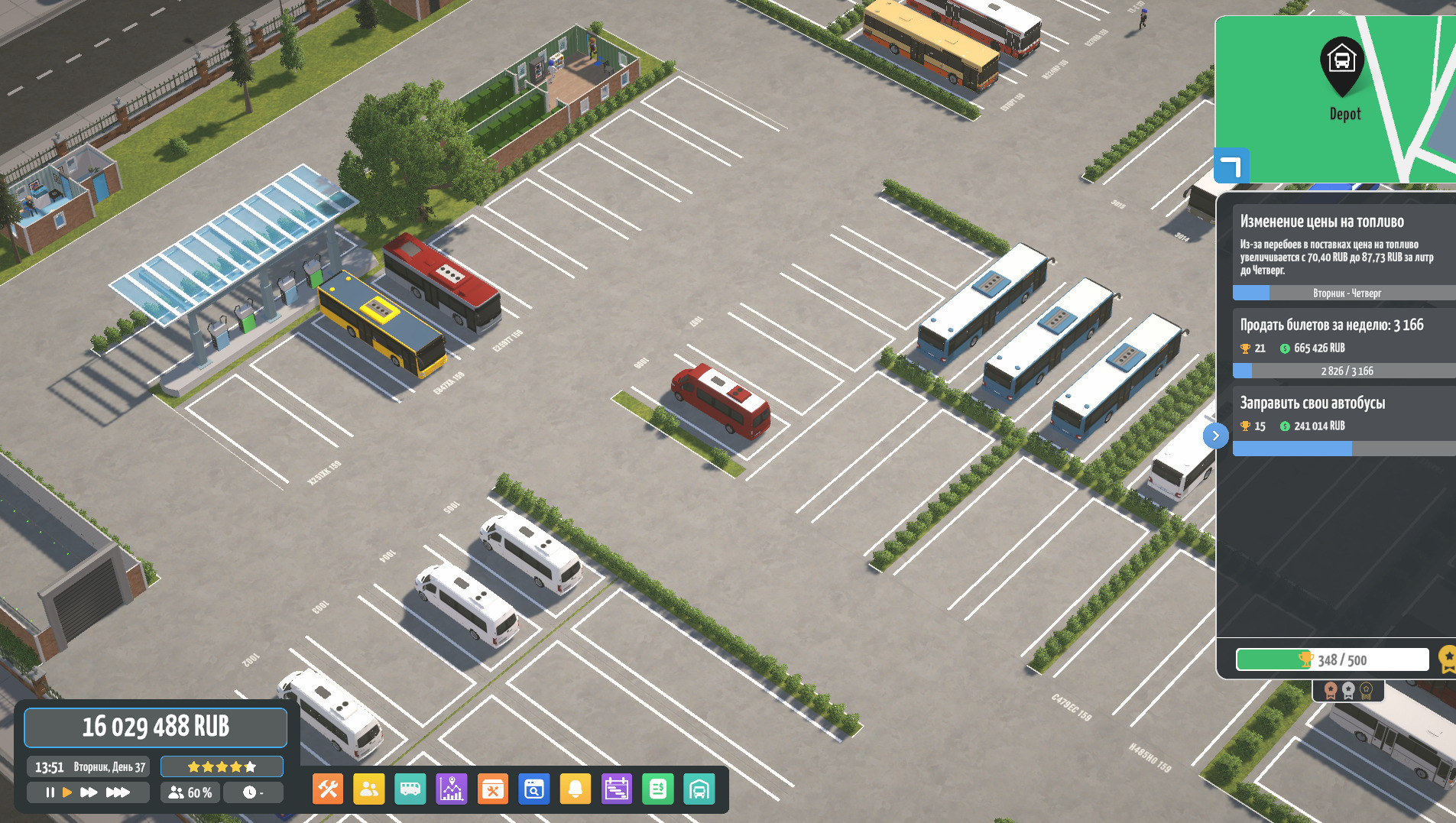Screen dimensions: 1456x823
Task: Open the teal bus fleet menu
Action: [x=410, y=789]
